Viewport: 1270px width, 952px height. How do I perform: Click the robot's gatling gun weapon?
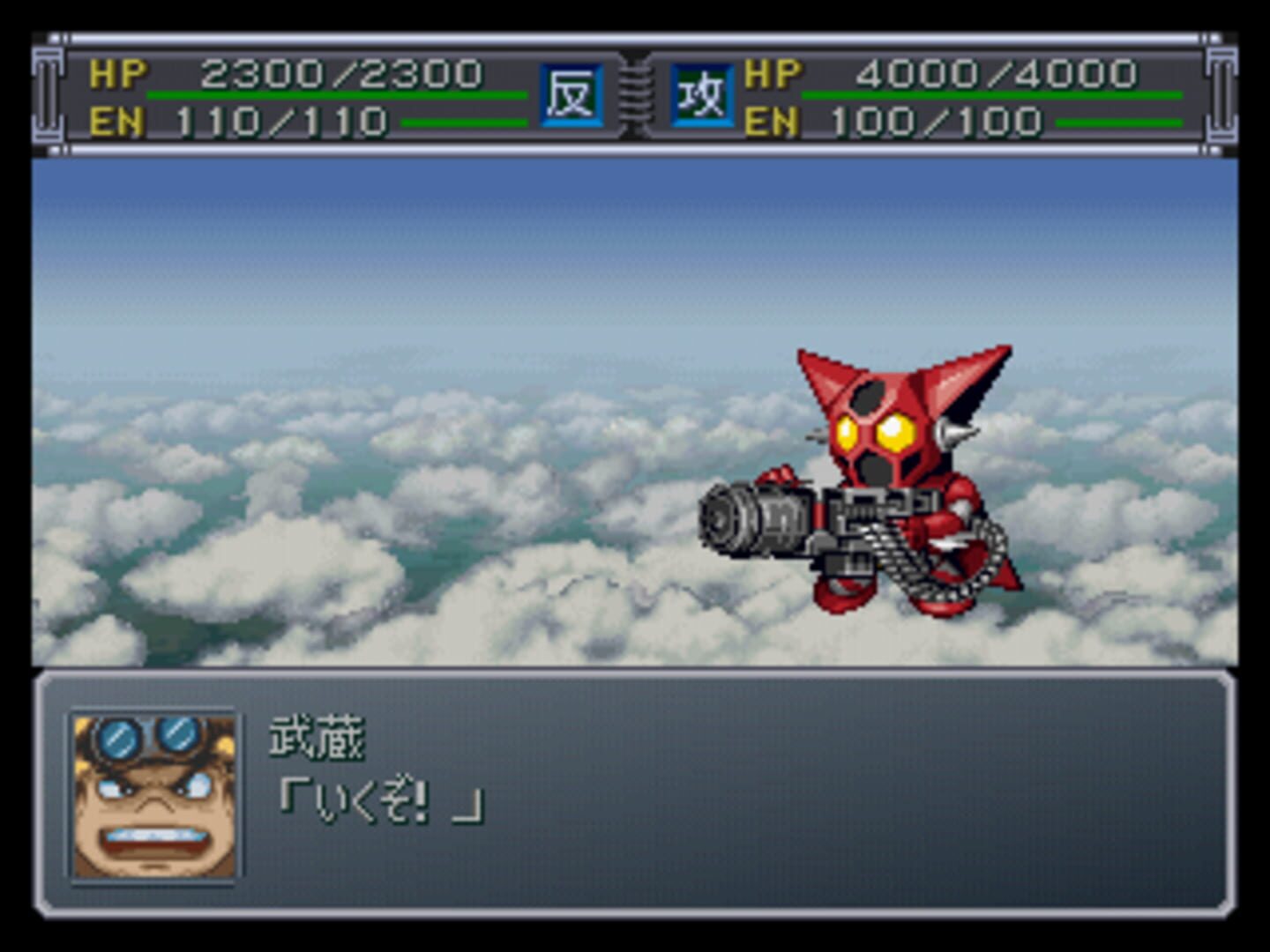point(776,520)
